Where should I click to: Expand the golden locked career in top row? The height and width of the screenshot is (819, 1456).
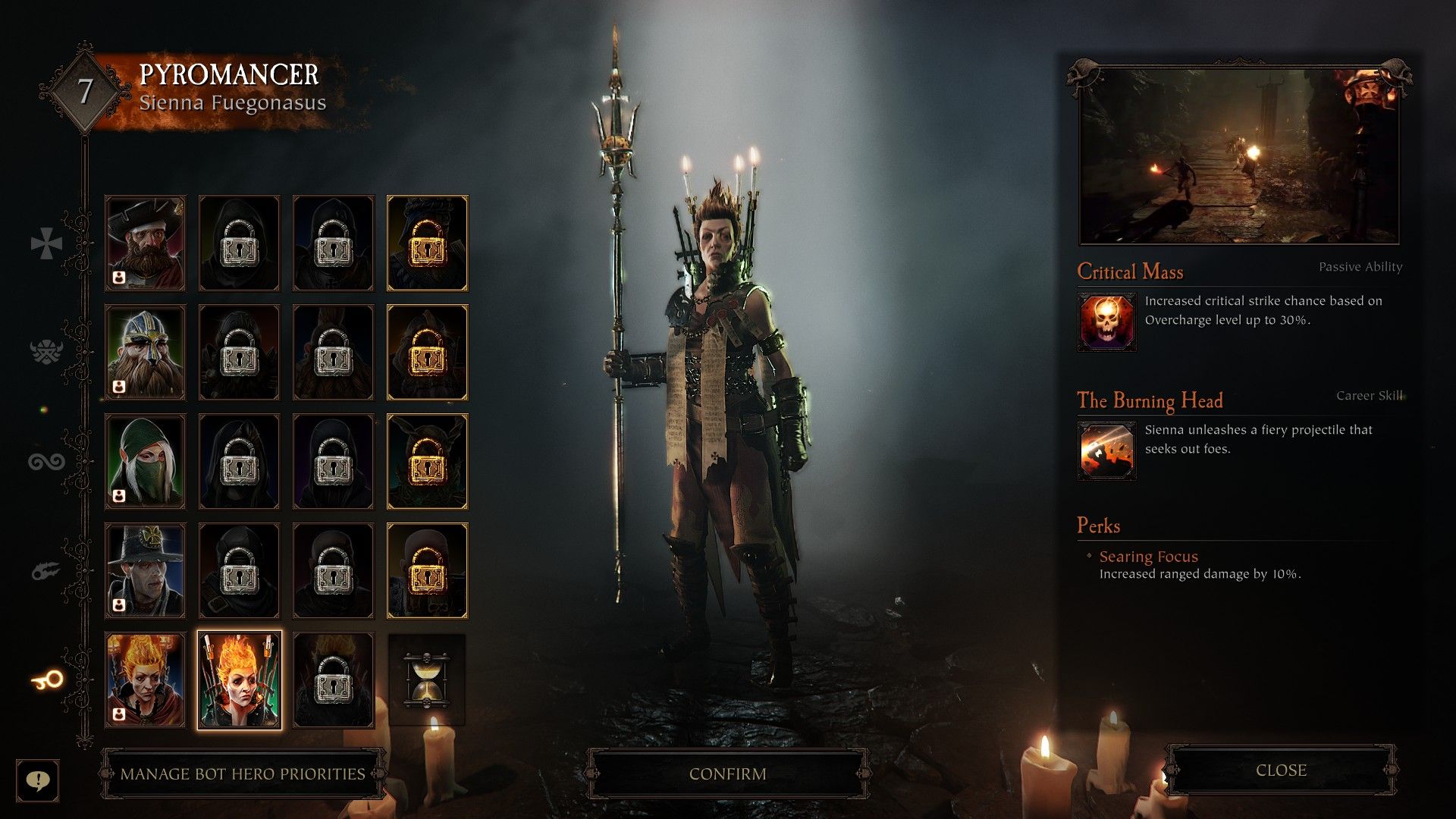click(427, 243)
